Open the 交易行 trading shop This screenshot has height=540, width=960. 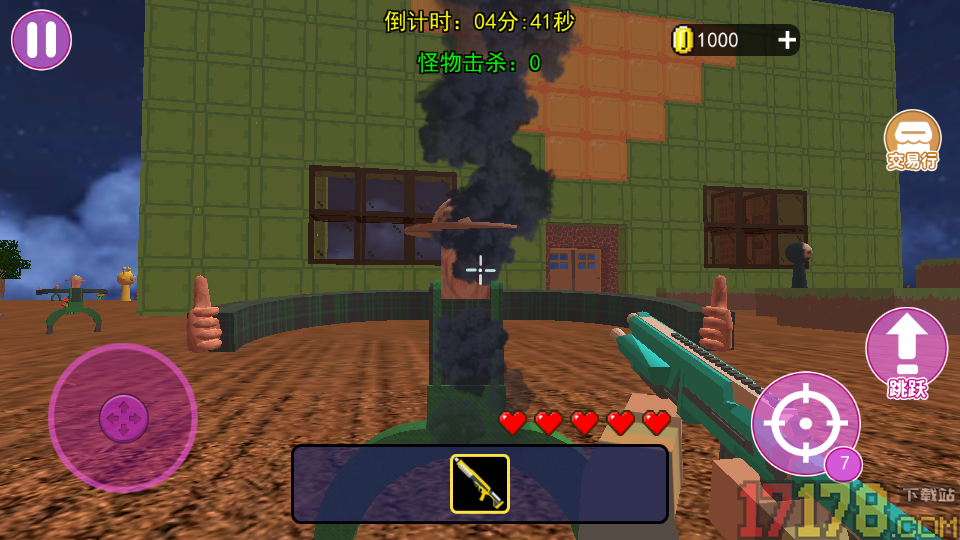click(x=912, y=141)
